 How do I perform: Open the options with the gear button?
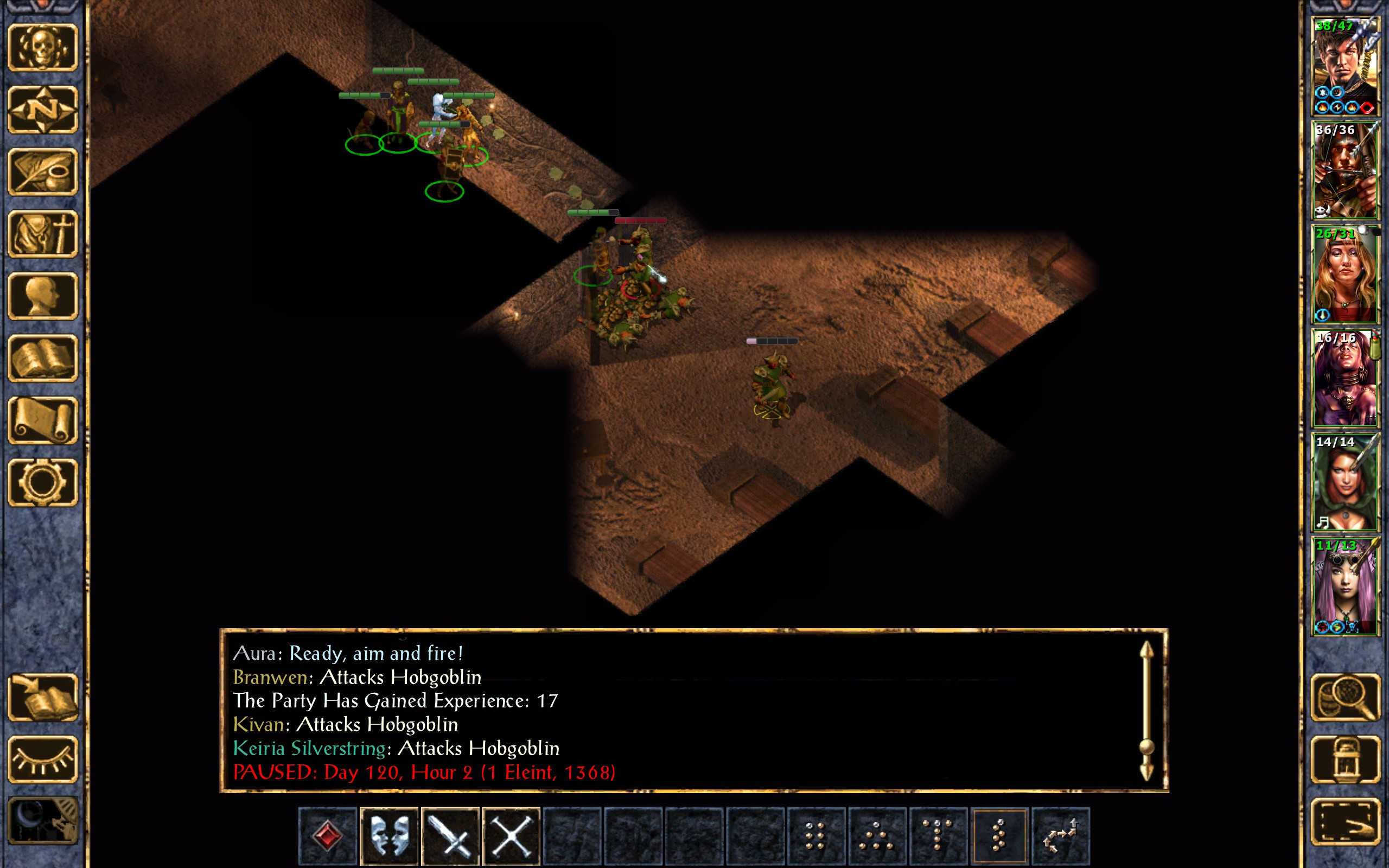pos(43,482)
